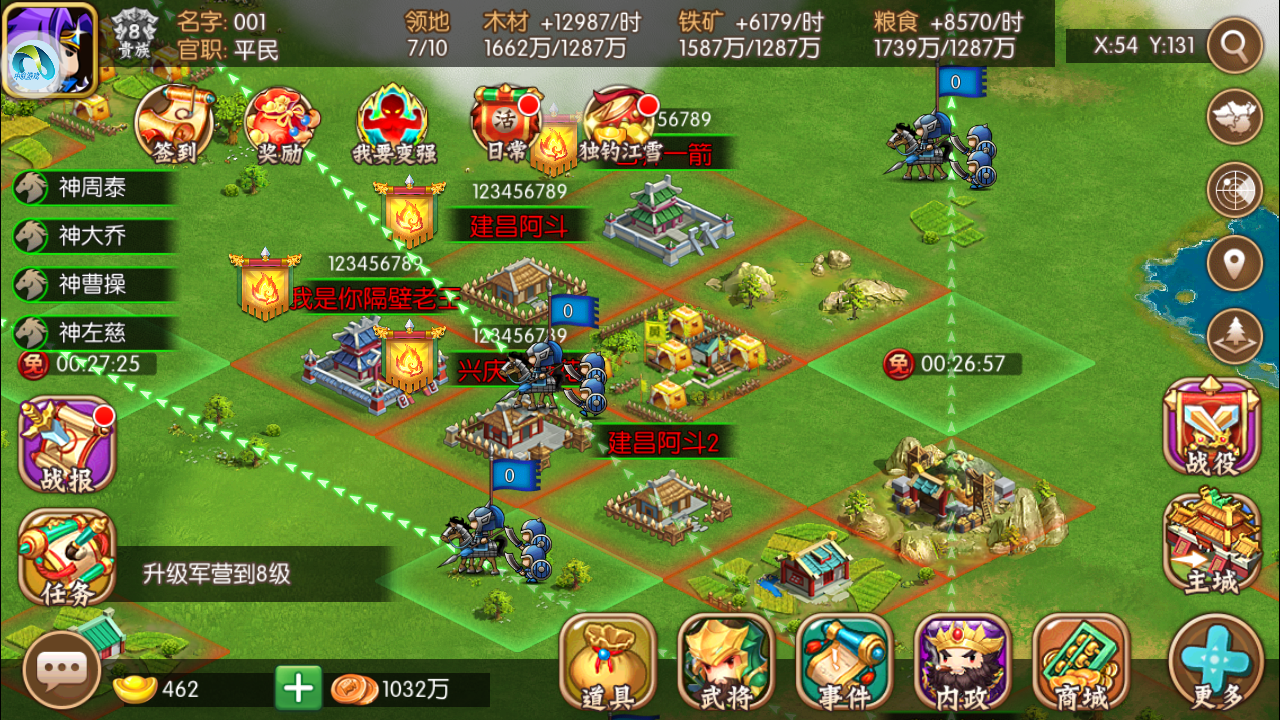
Task: Open the 事件 events menu
Action: click(x=844, y=662)
